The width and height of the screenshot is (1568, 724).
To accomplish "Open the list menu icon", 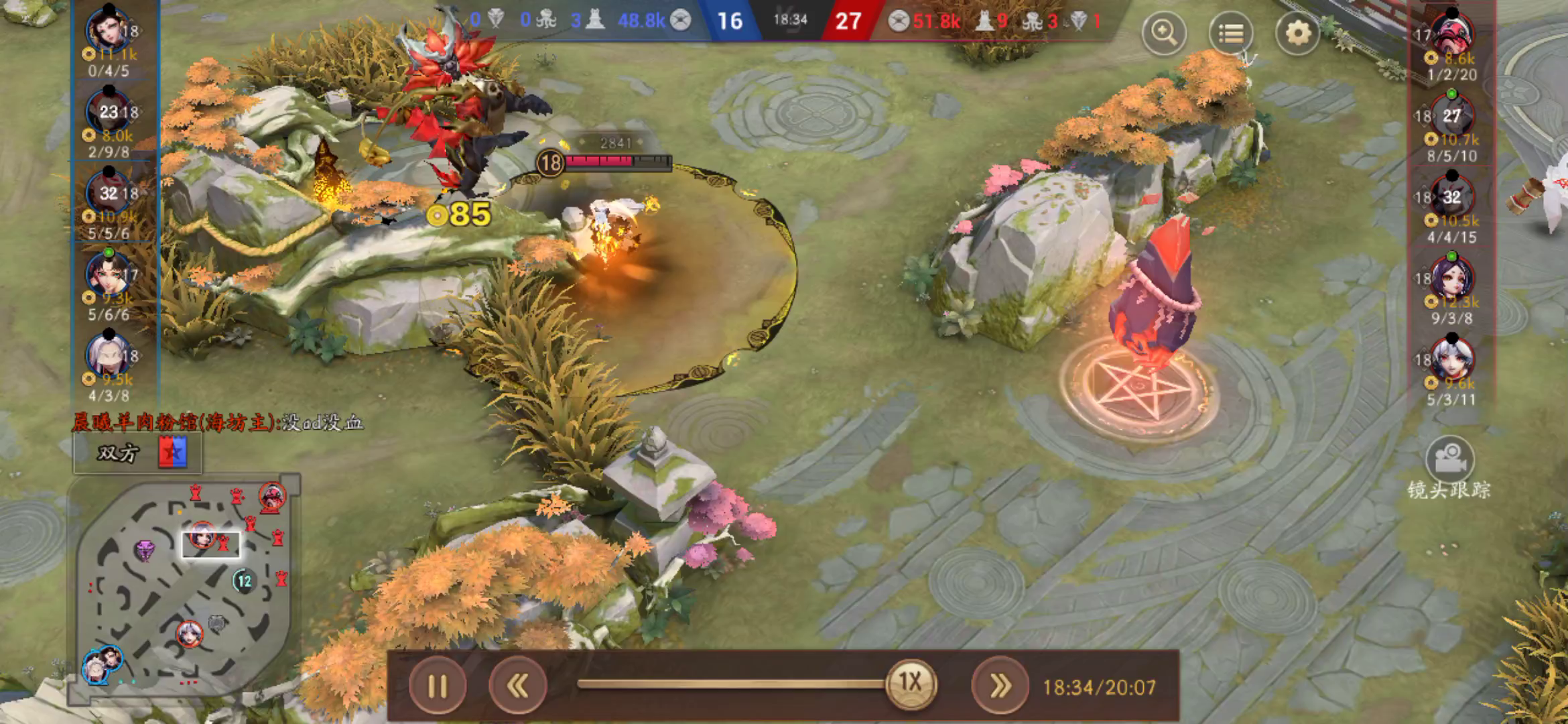I will [x=1230, y=32].
